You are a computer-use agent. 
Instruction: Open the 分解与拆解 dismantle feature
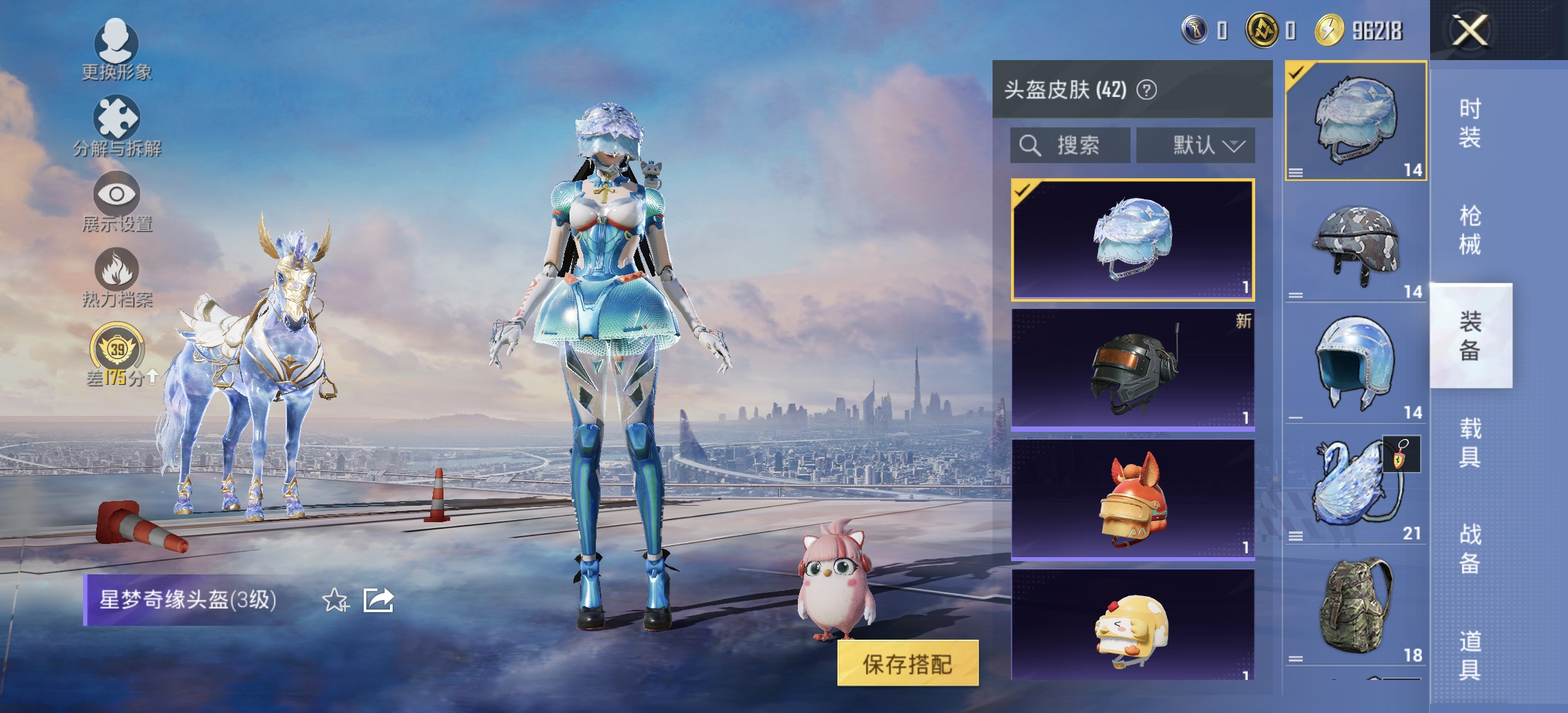(x=115, y=122)
